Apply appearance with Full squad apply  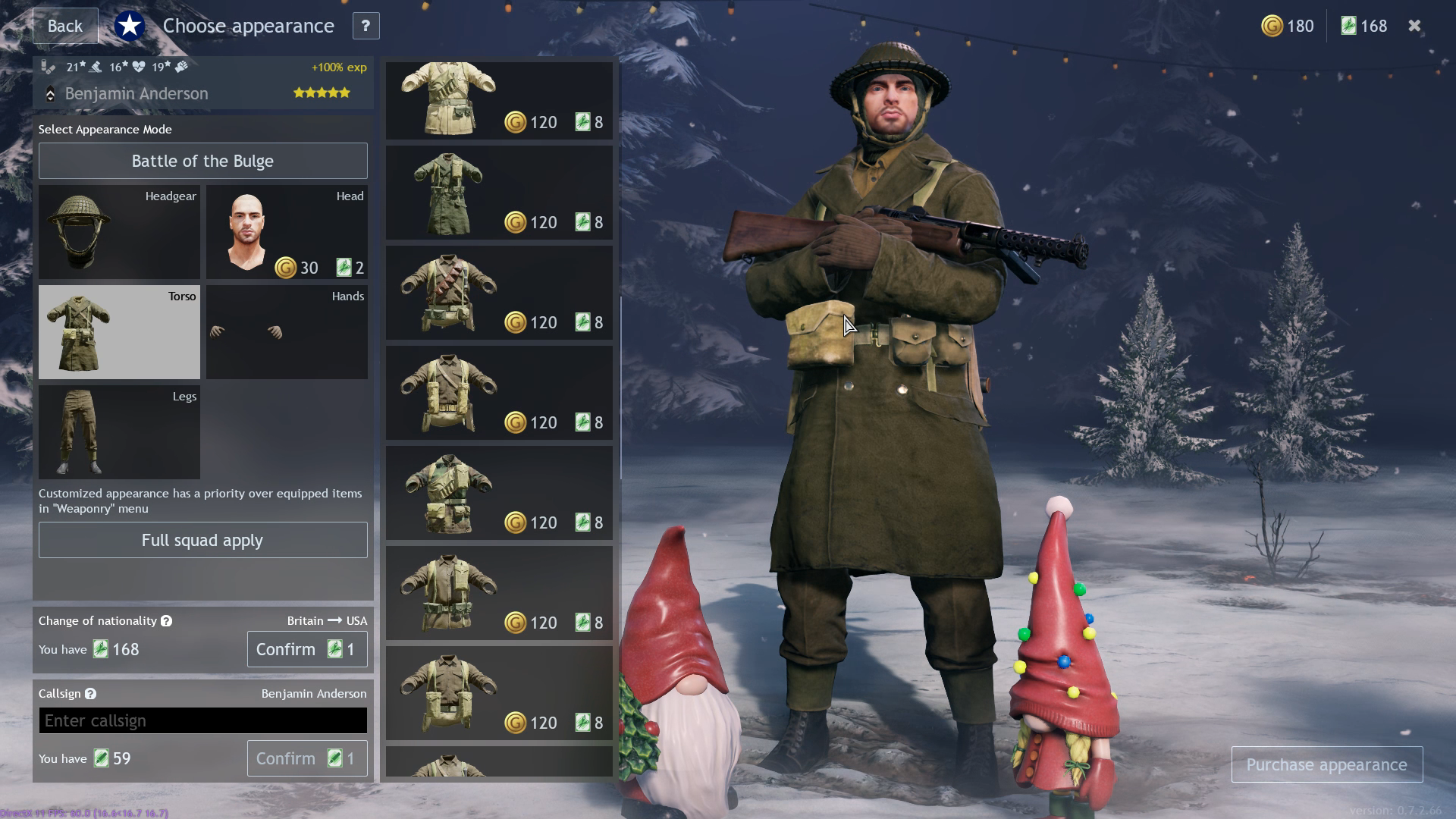[x=202, y=540]
